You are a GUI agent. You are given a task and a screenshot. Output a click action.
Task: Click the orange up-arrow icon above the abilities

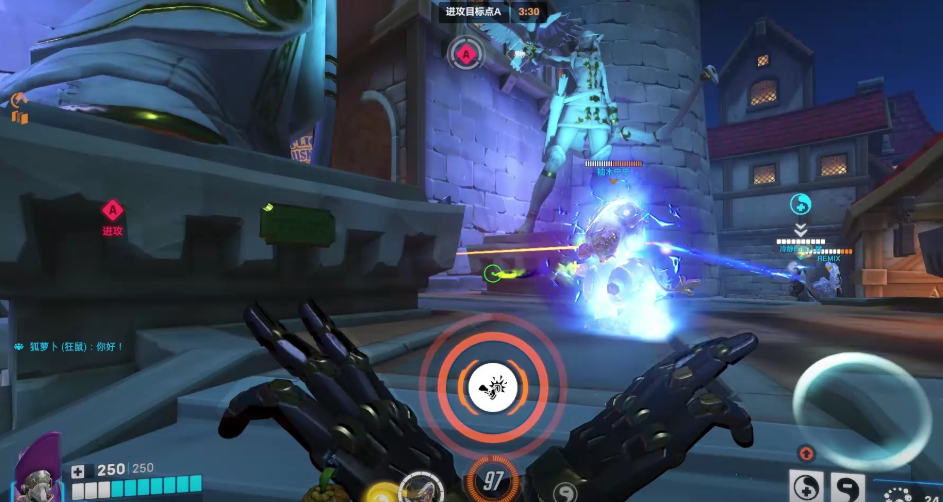806,454
